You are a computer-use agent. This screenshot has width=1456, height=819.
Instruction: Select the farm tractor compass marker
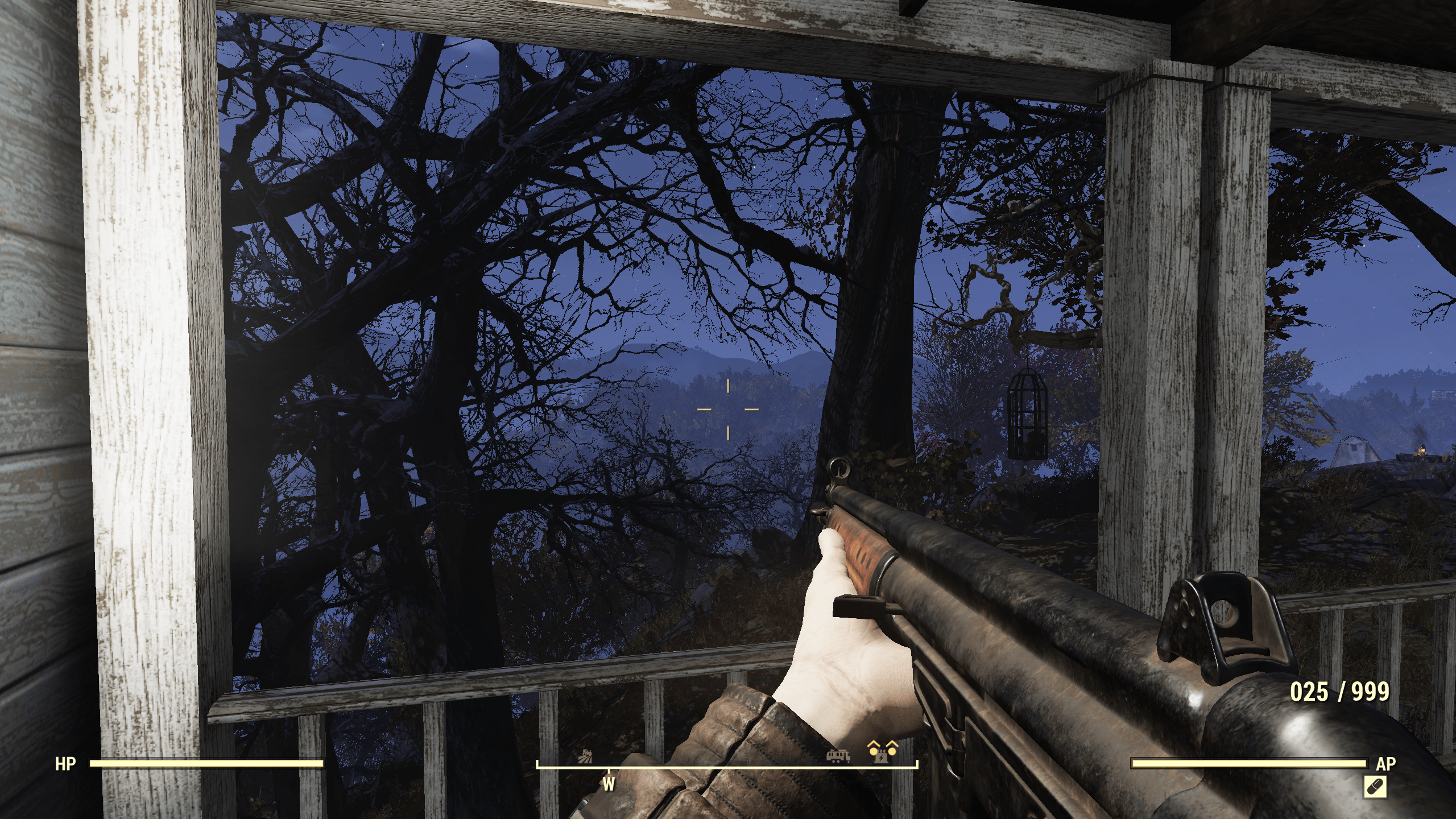pos(586,758)
